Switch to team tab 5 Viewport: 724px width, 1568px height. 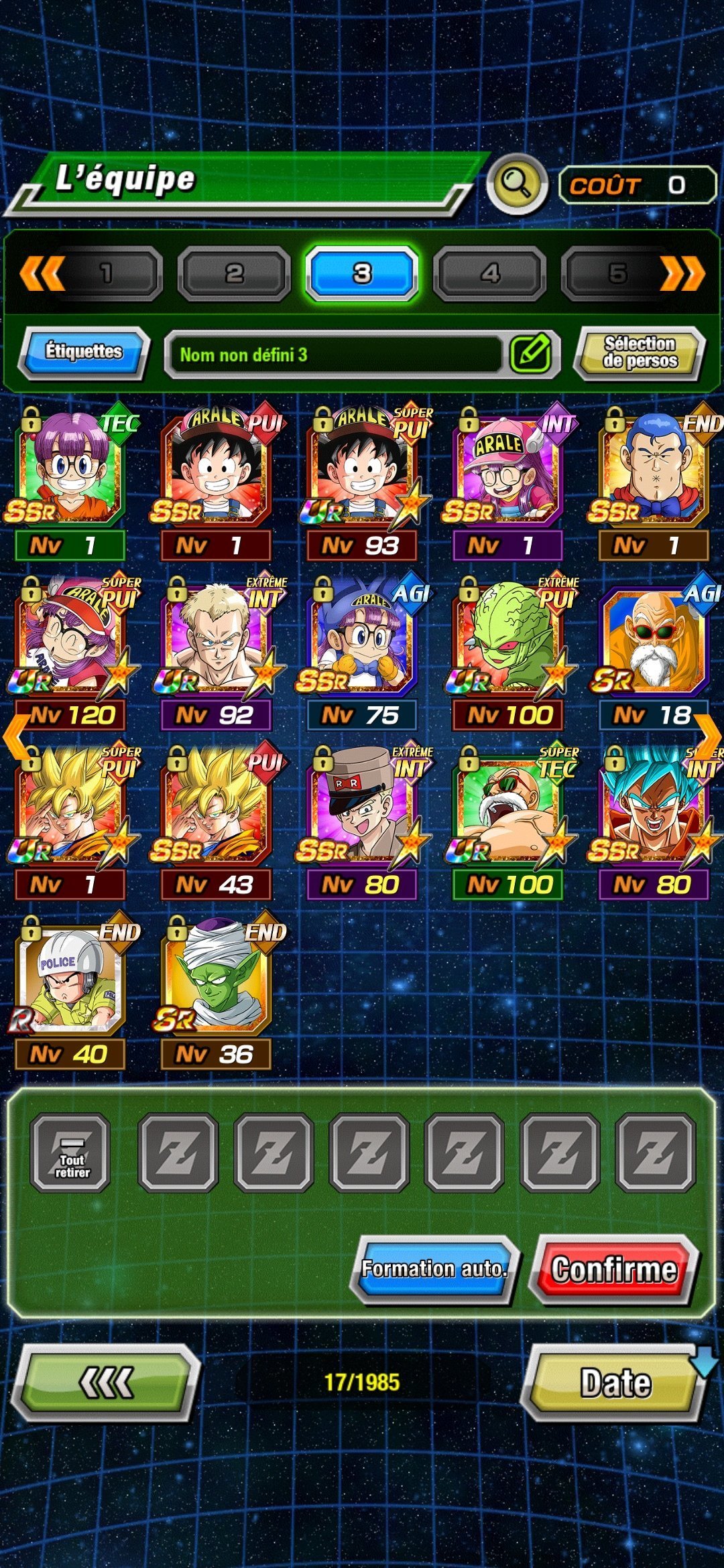point(618,273)
